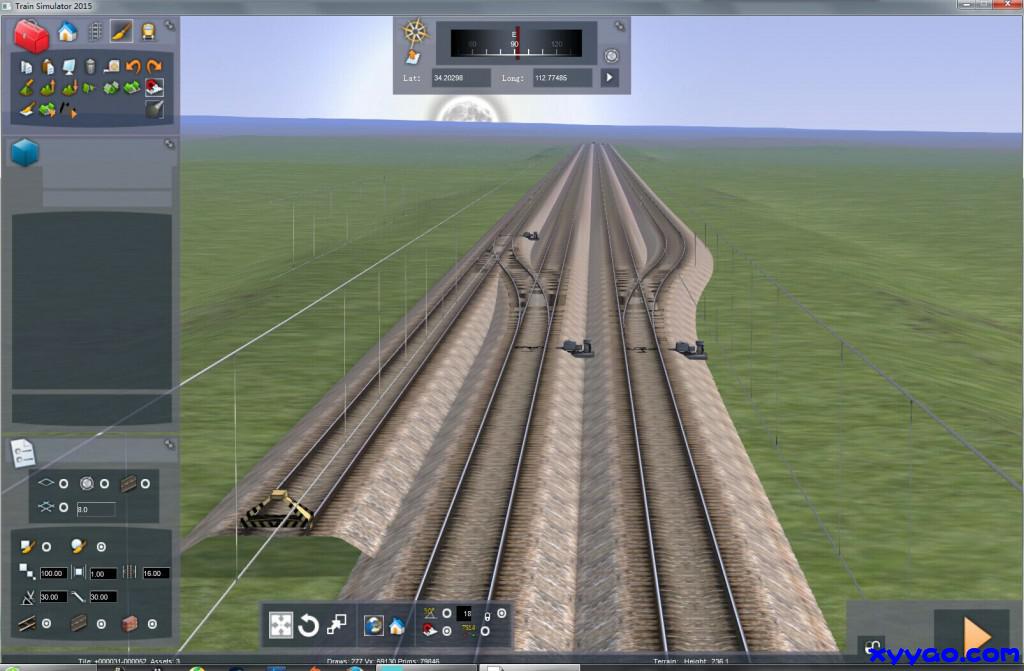The height and width of the screenshot is (671, 1024).
Task: Open the red toolbox menu
Action: [x=33, y=35]
